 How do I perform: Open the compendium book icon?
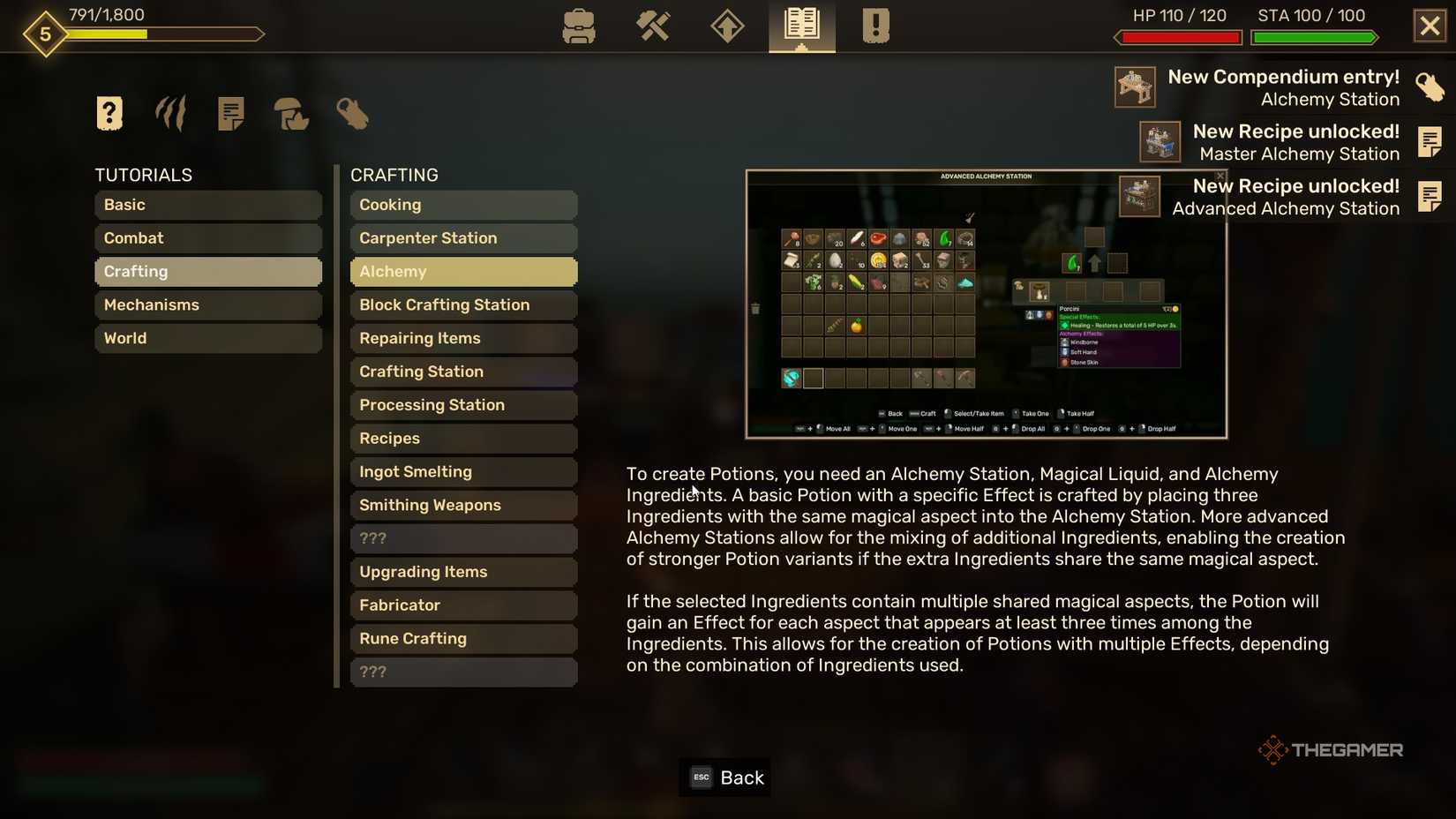(800, 26)
